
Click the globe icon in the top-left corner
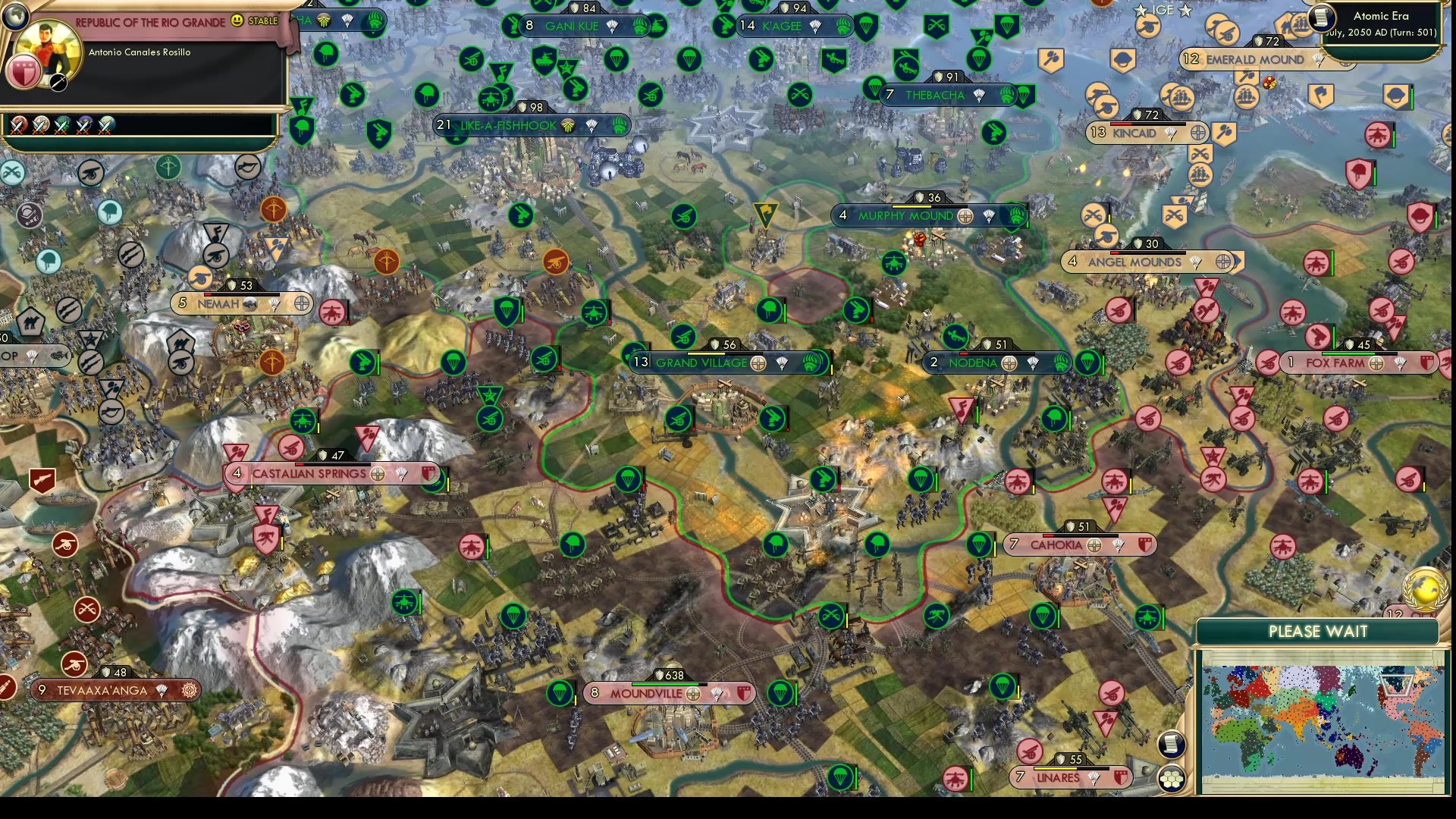coord(15,16)
